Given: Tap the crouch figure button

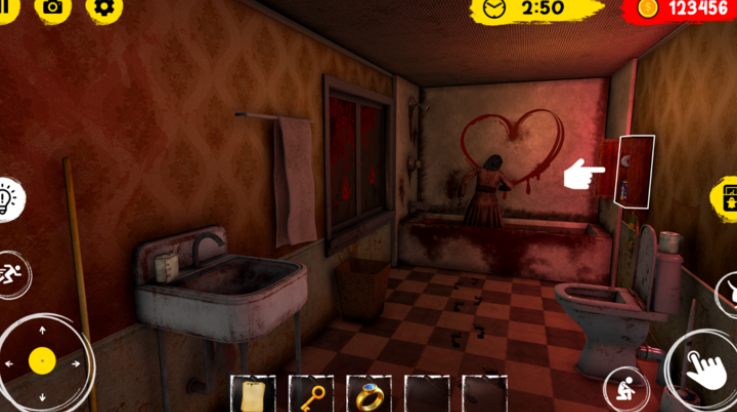Looking at the screenshot, I should [625, 388].
